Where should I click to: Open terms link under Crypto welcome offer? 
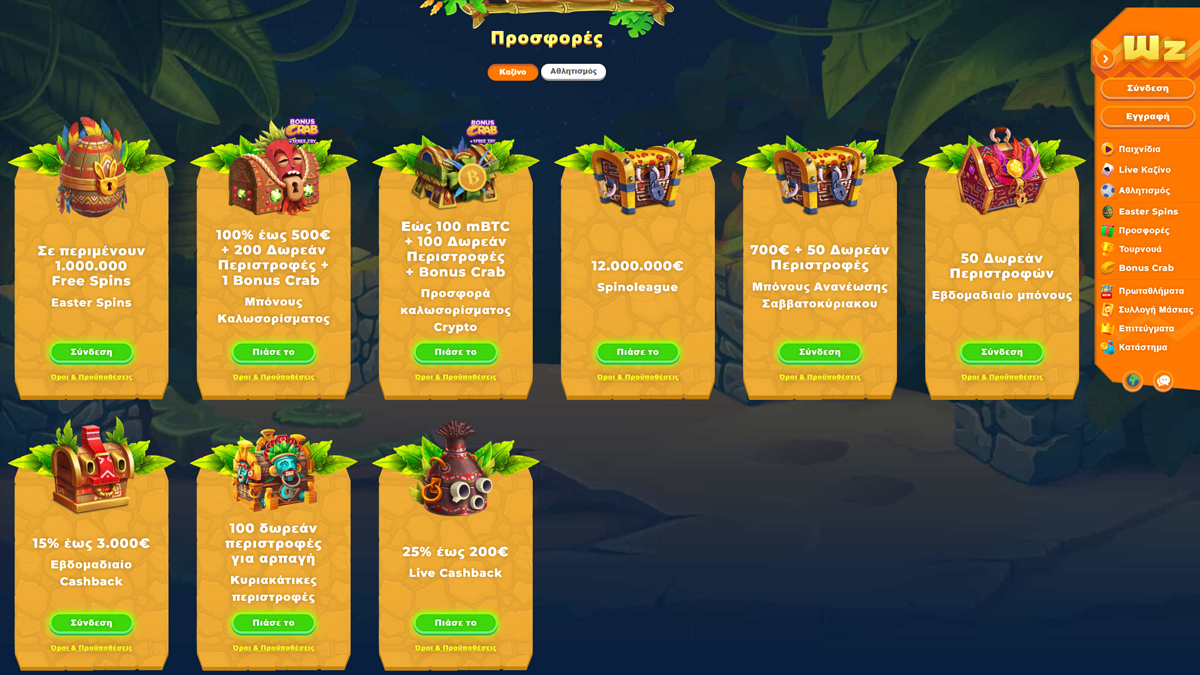pos(455,377)
